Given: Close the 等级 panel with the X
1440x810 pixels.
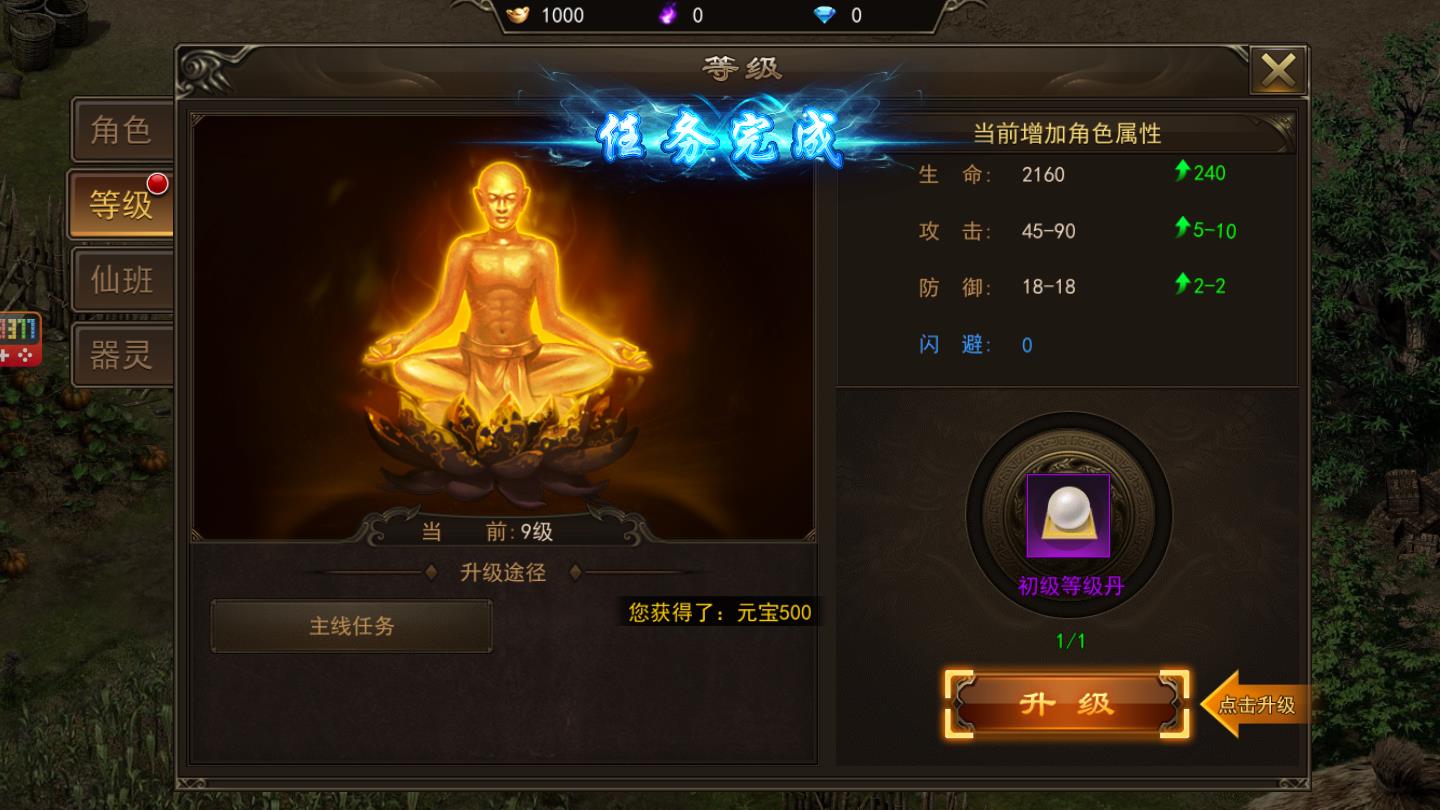Looking at the screenshot, I should 1279,69.
